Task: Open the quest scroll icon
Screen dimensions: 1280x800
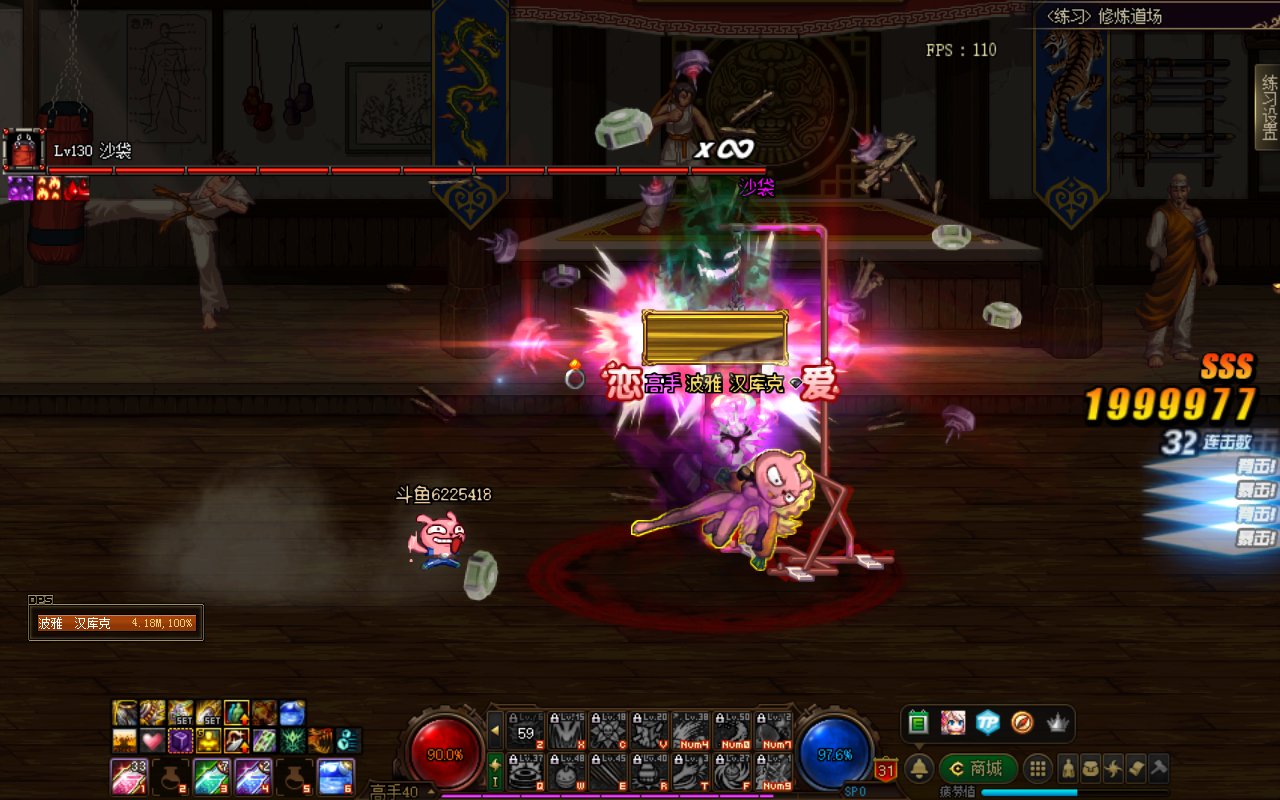Action: click(1135, 768)
